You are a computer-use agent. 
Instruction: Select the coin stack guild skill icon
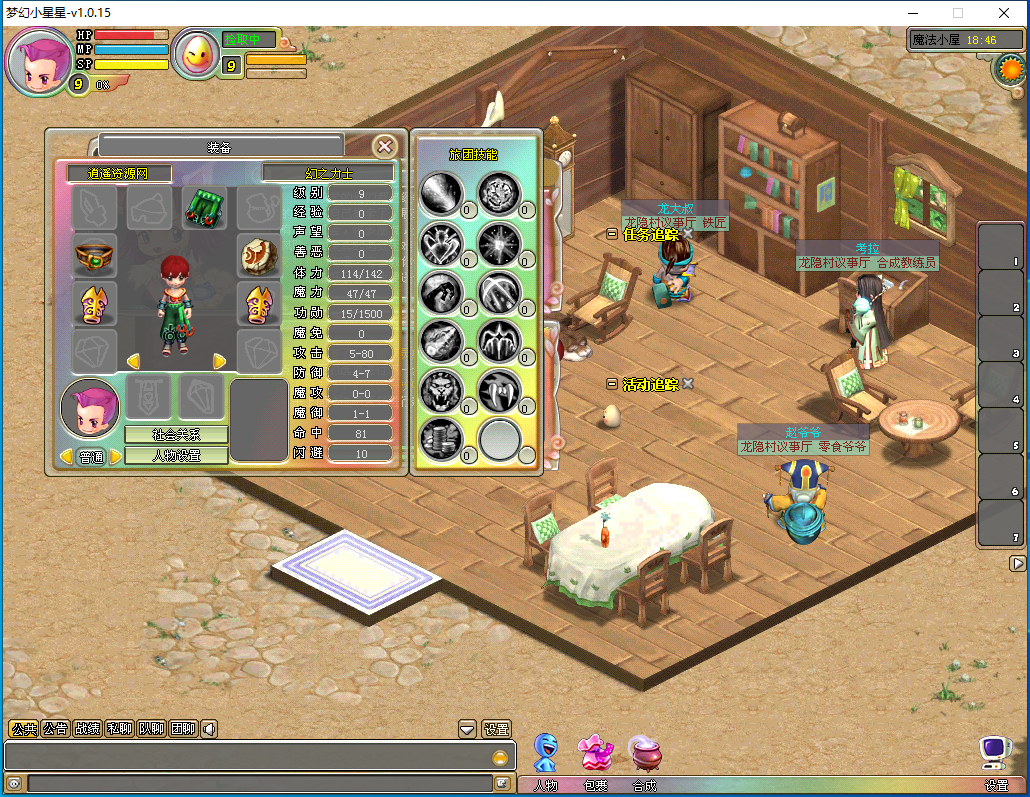pyautogui.click(x=440, y=438)
